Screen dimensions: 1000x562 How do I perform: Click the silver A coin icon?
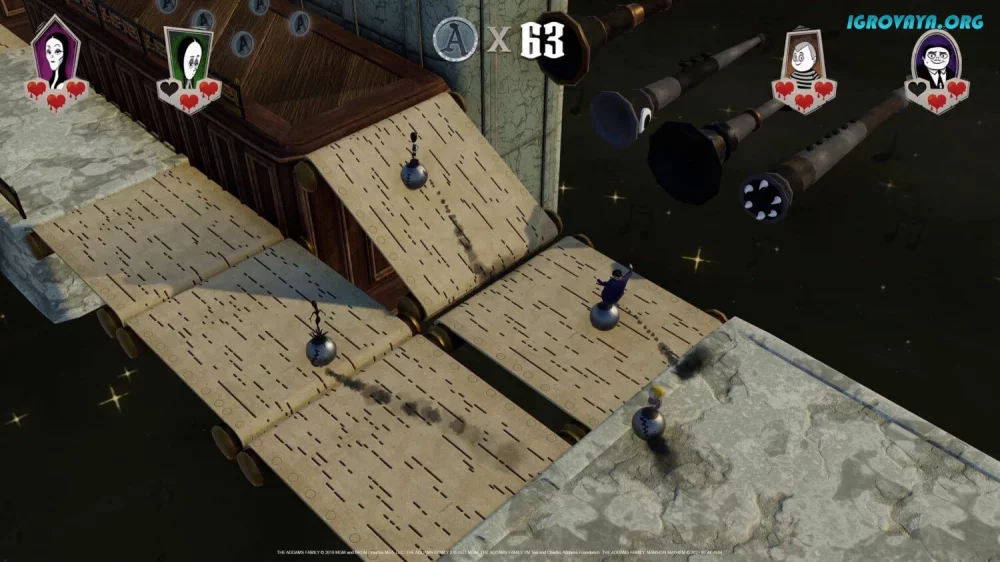453,40
